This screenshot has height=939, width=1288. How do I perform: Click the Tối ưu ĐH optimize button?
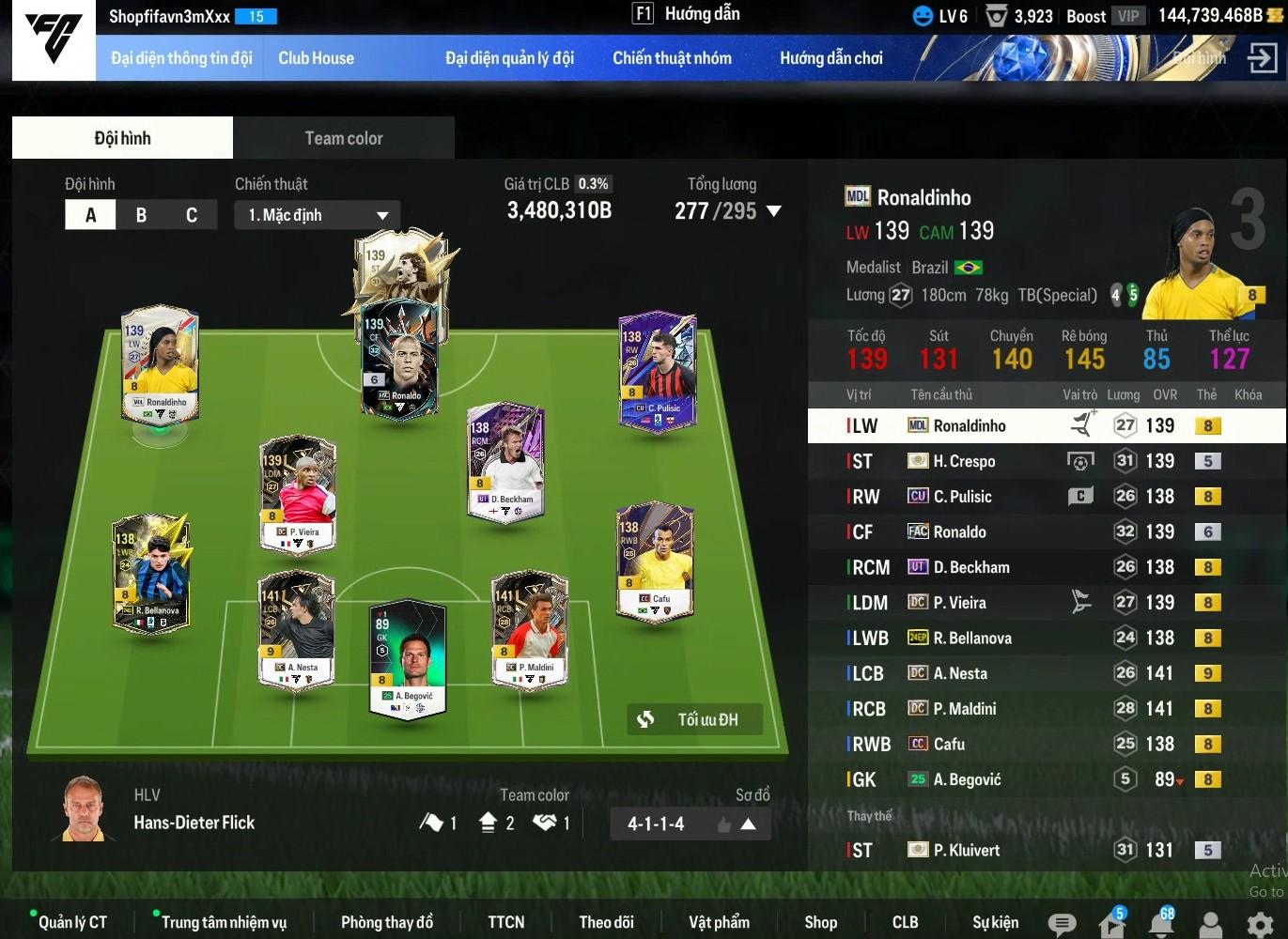pyautogui.click(x=694, y=720)
